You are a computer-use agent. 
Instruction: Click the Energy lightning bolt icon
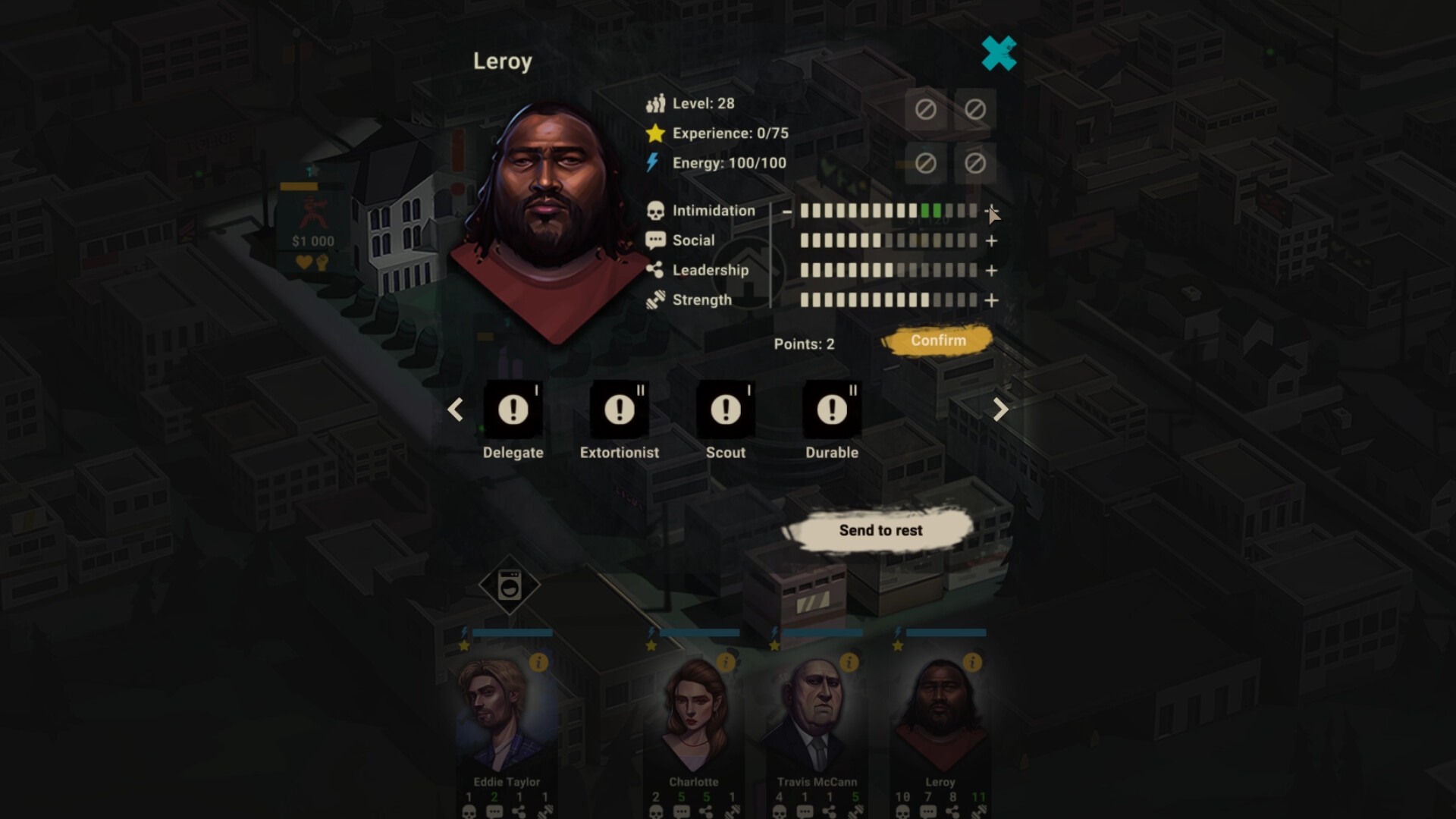(x=654, y=162)
